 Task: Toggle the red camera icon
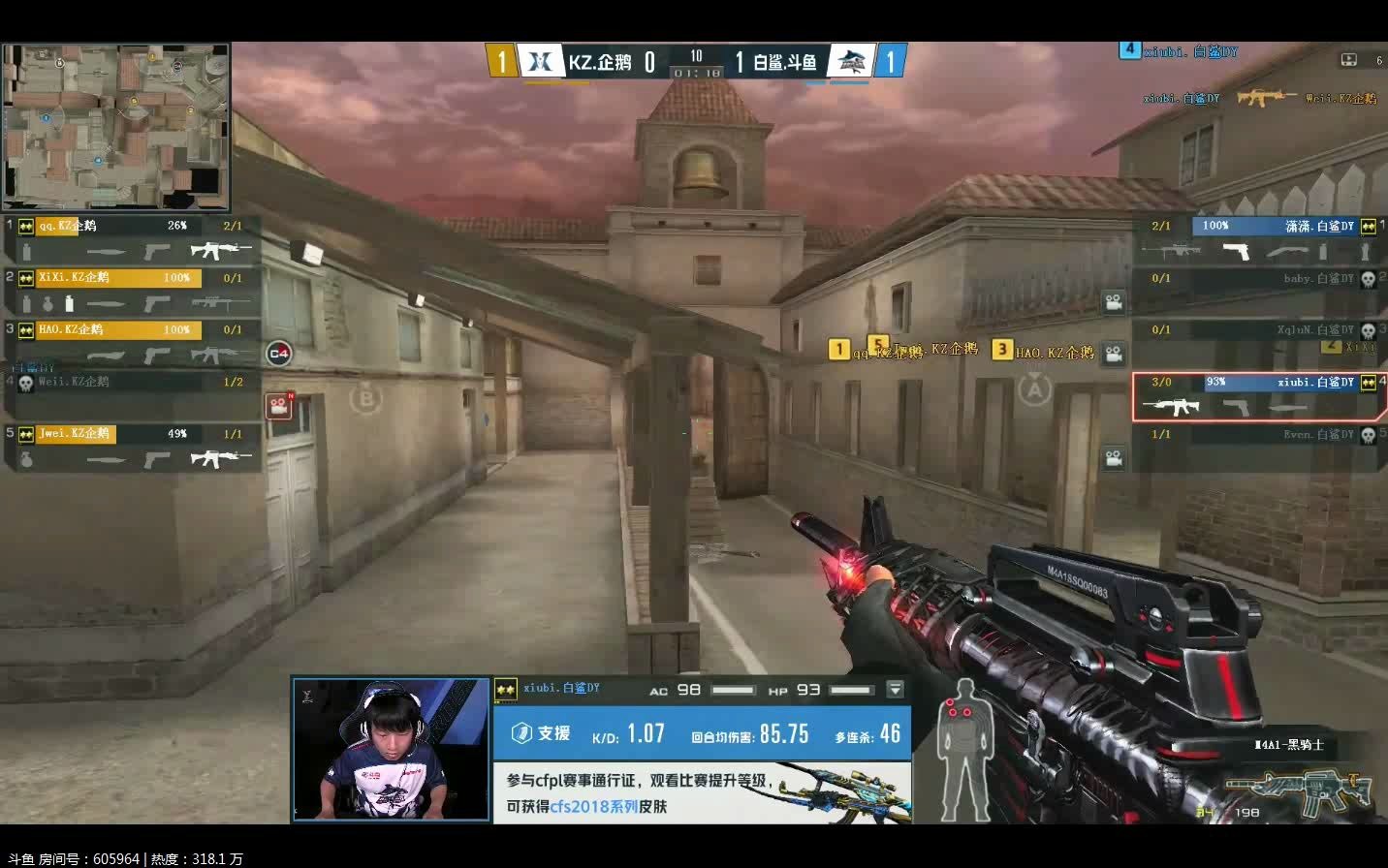click(279, 405)
